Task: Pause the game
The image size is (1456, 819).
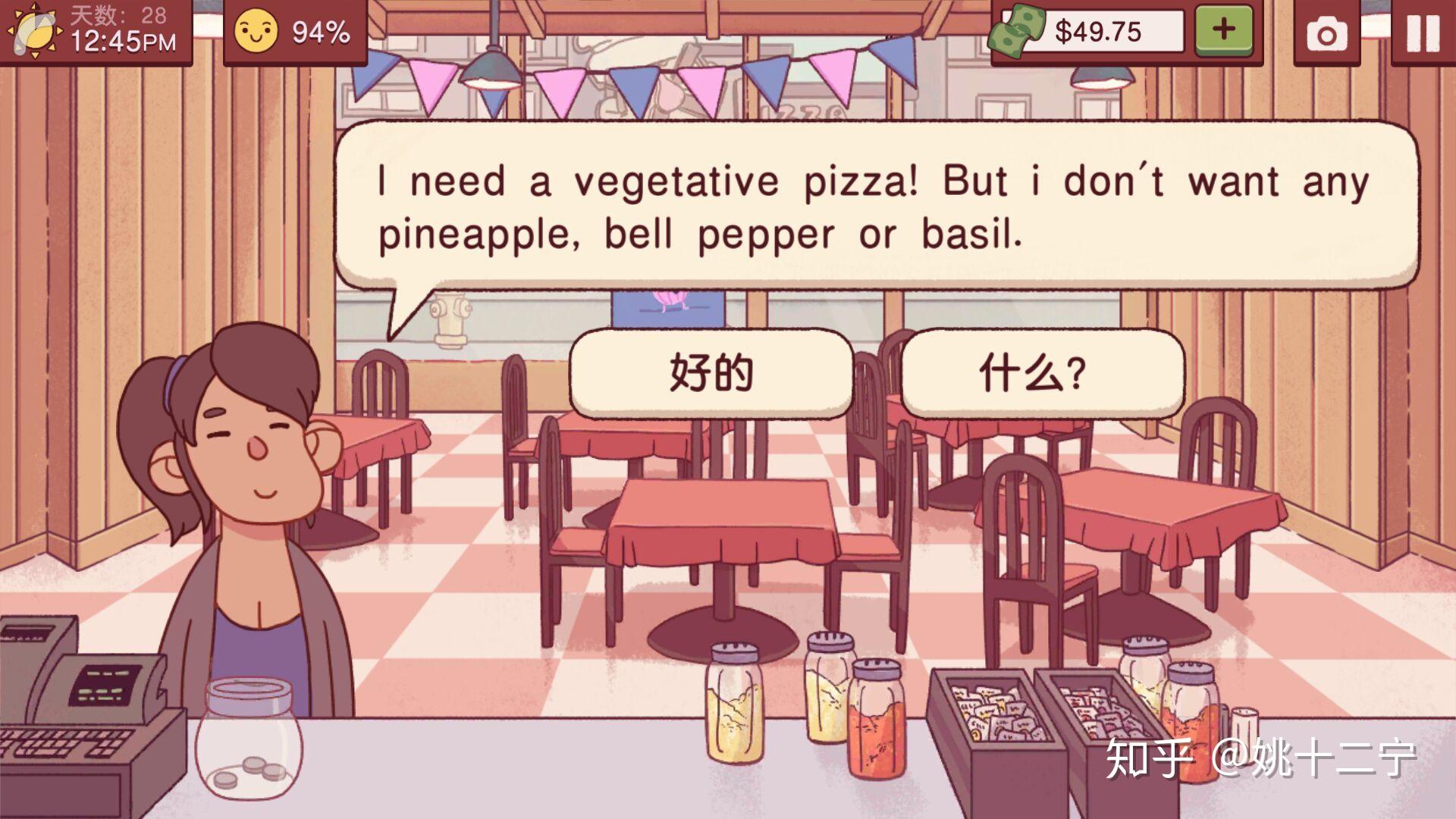Action: pyautogui.click(x=1423, y=33)
